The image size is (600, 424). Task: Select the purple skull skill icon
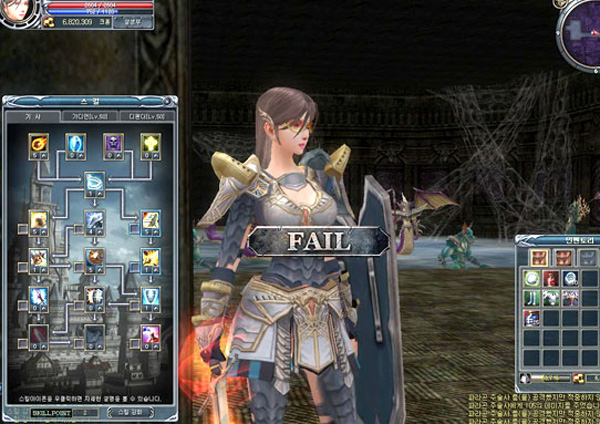113,144
